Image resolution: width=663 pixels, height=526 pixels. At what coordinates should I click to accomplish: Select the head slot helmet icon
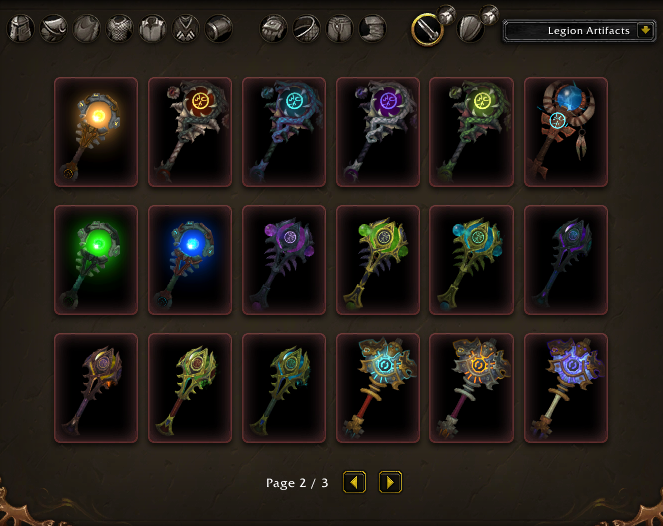point(21,29)
